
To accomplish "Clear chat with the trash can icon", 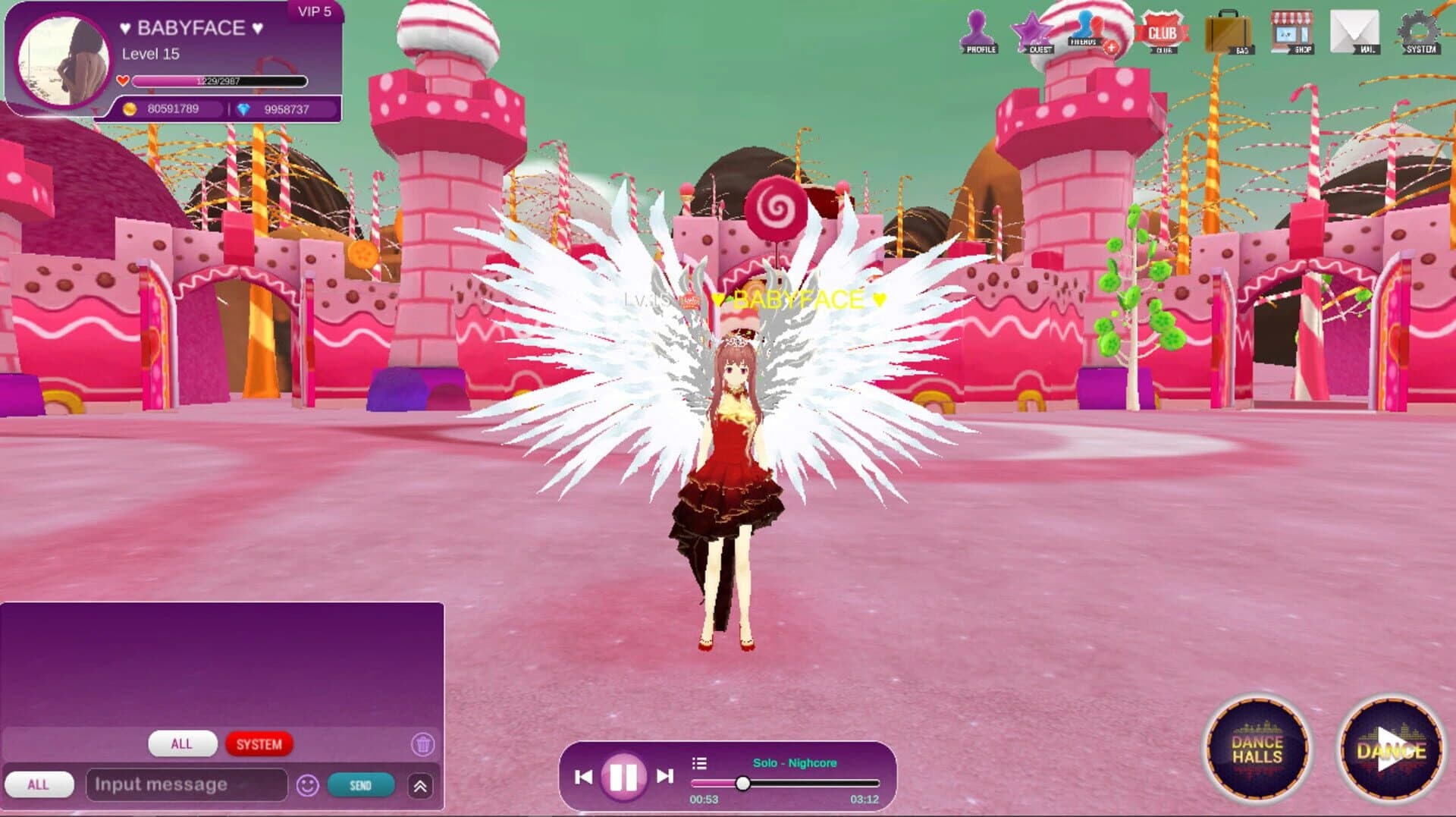I will coord(422,745).
